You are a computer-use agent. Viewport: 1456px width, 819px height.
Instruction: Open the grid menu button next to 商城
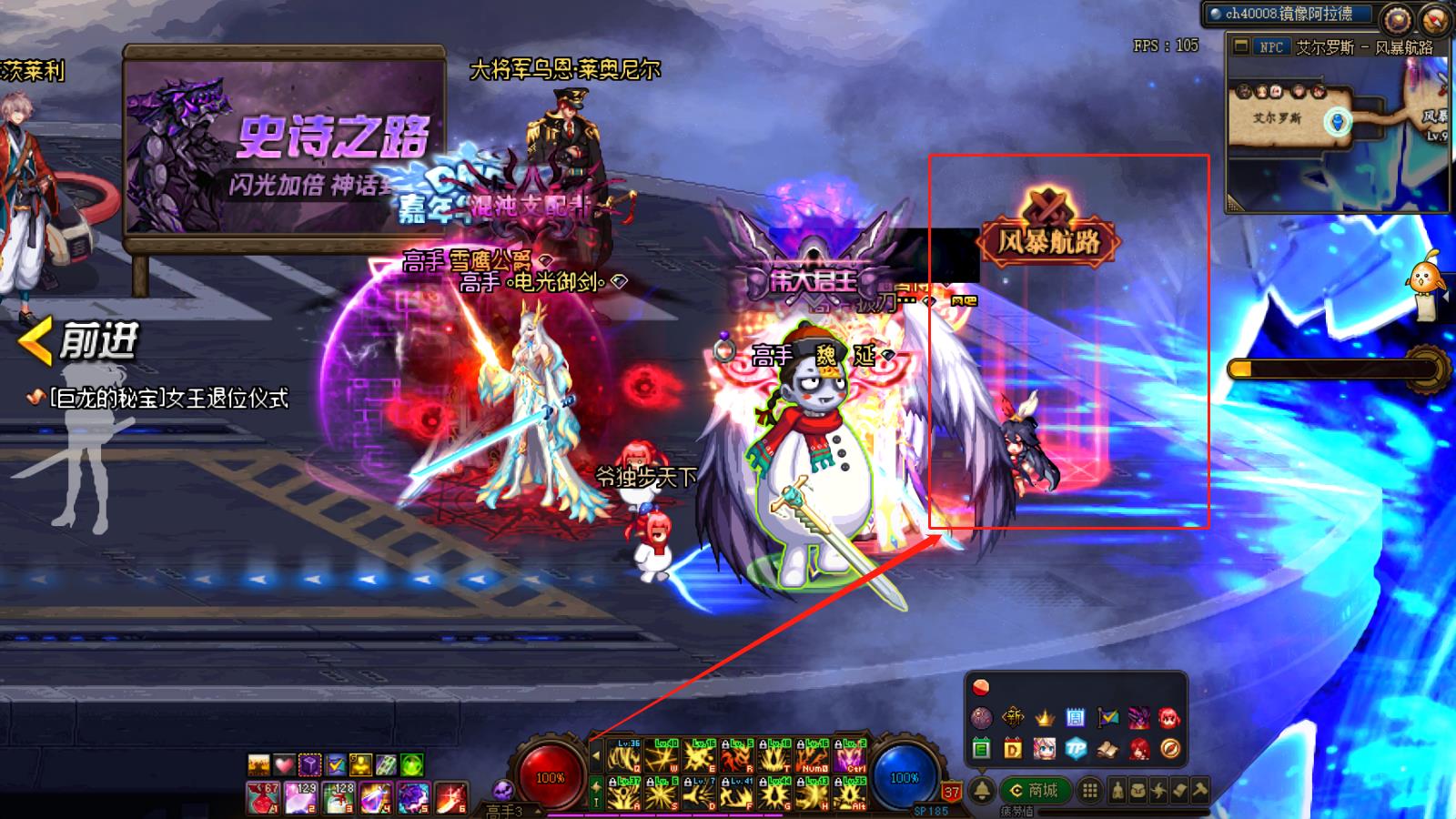coord(1089,790)
